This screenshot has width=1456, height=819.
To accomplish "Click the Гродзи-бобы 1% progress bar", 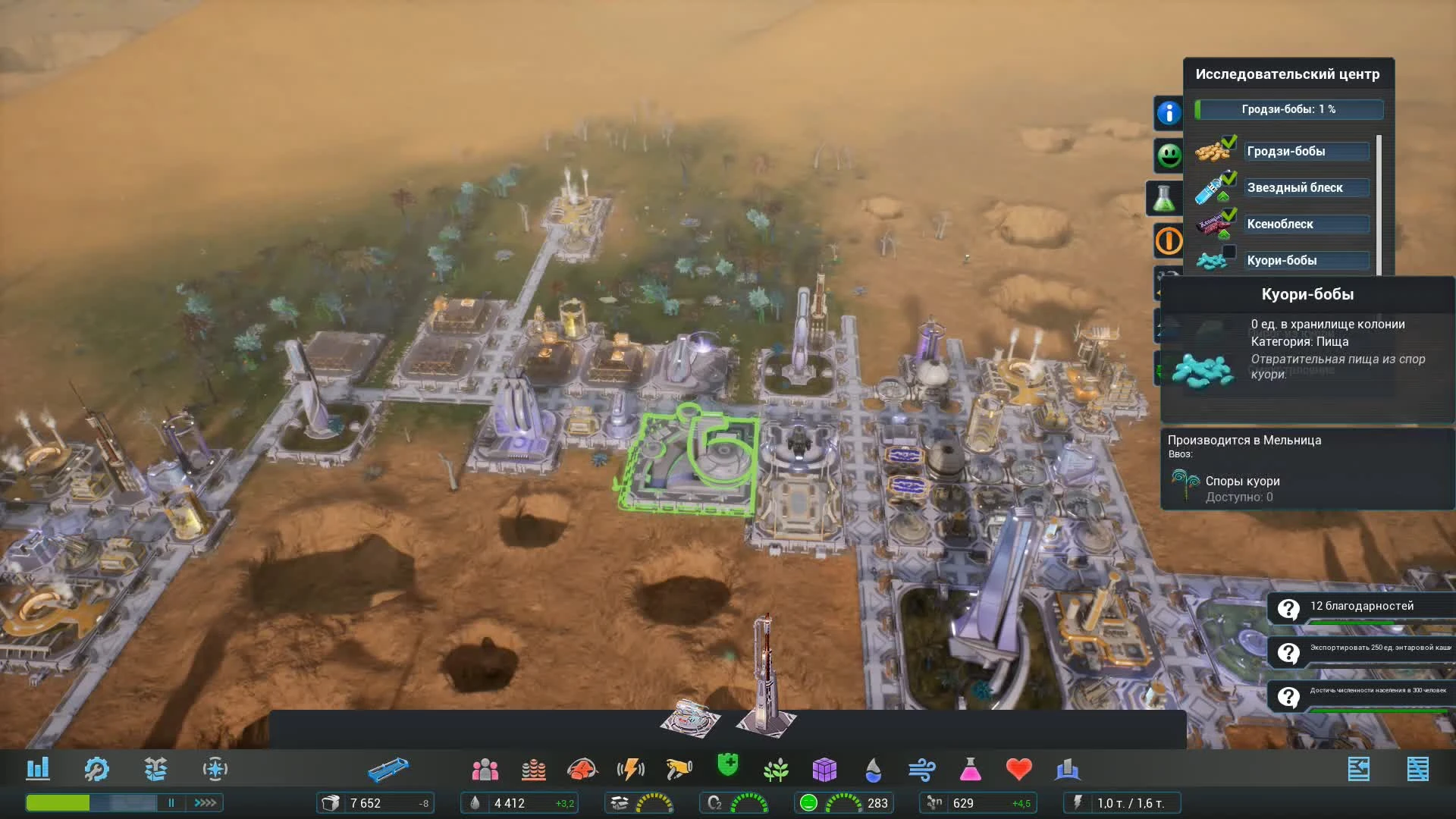I will click(1288, 109).
